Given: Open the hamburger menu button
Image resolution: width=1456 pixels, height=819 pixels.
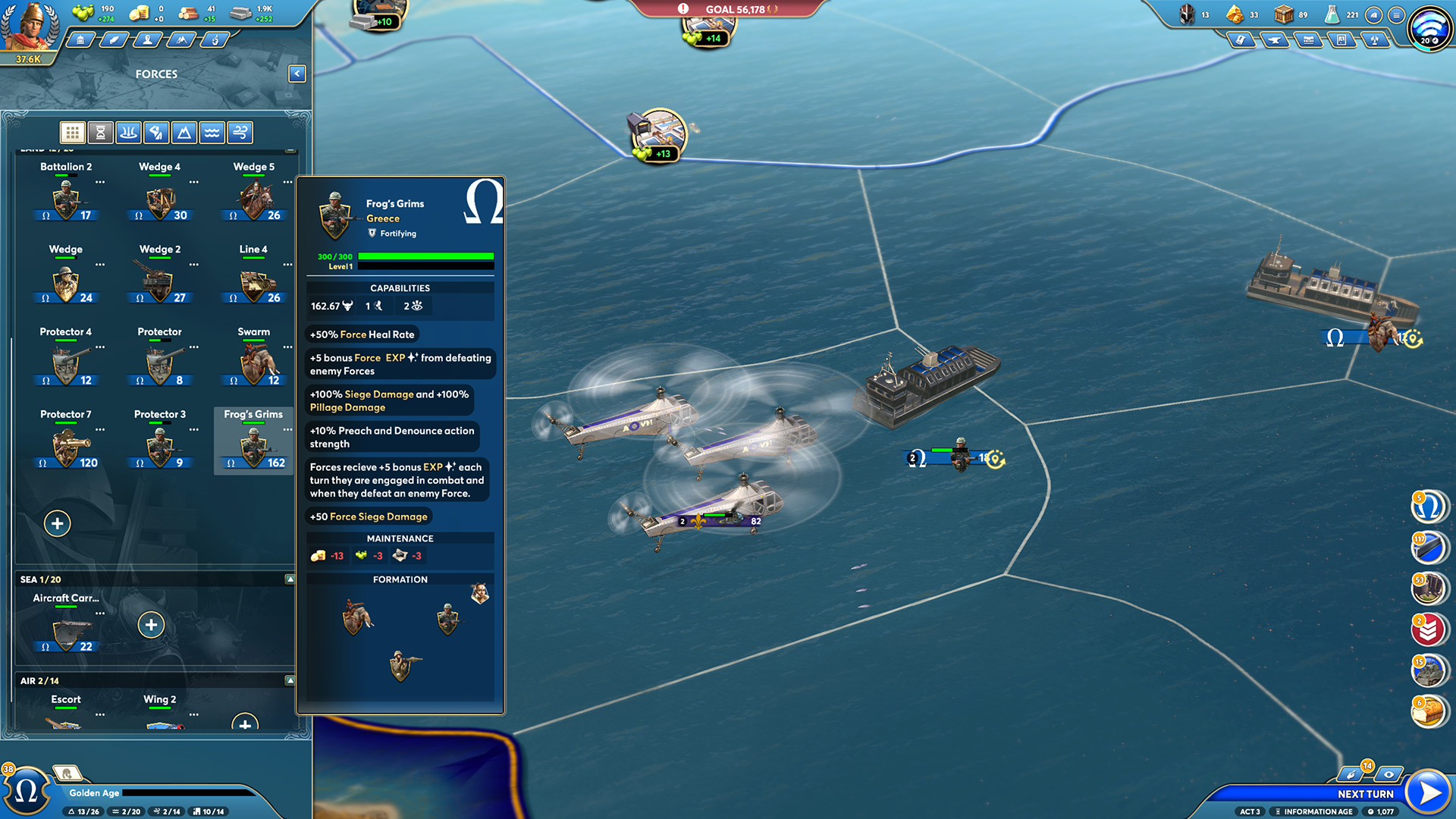Looking at the screenshot, I should point(1396,15).
